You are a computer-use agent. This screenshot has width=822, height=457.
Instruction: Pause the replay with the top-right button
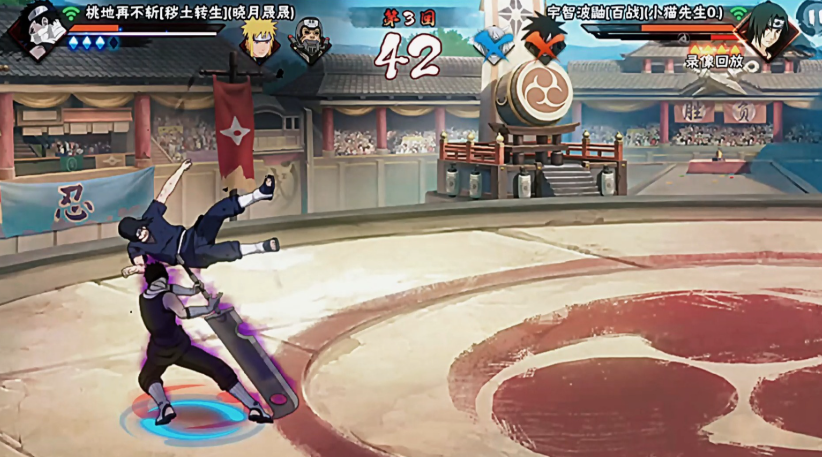coord(811,15)
